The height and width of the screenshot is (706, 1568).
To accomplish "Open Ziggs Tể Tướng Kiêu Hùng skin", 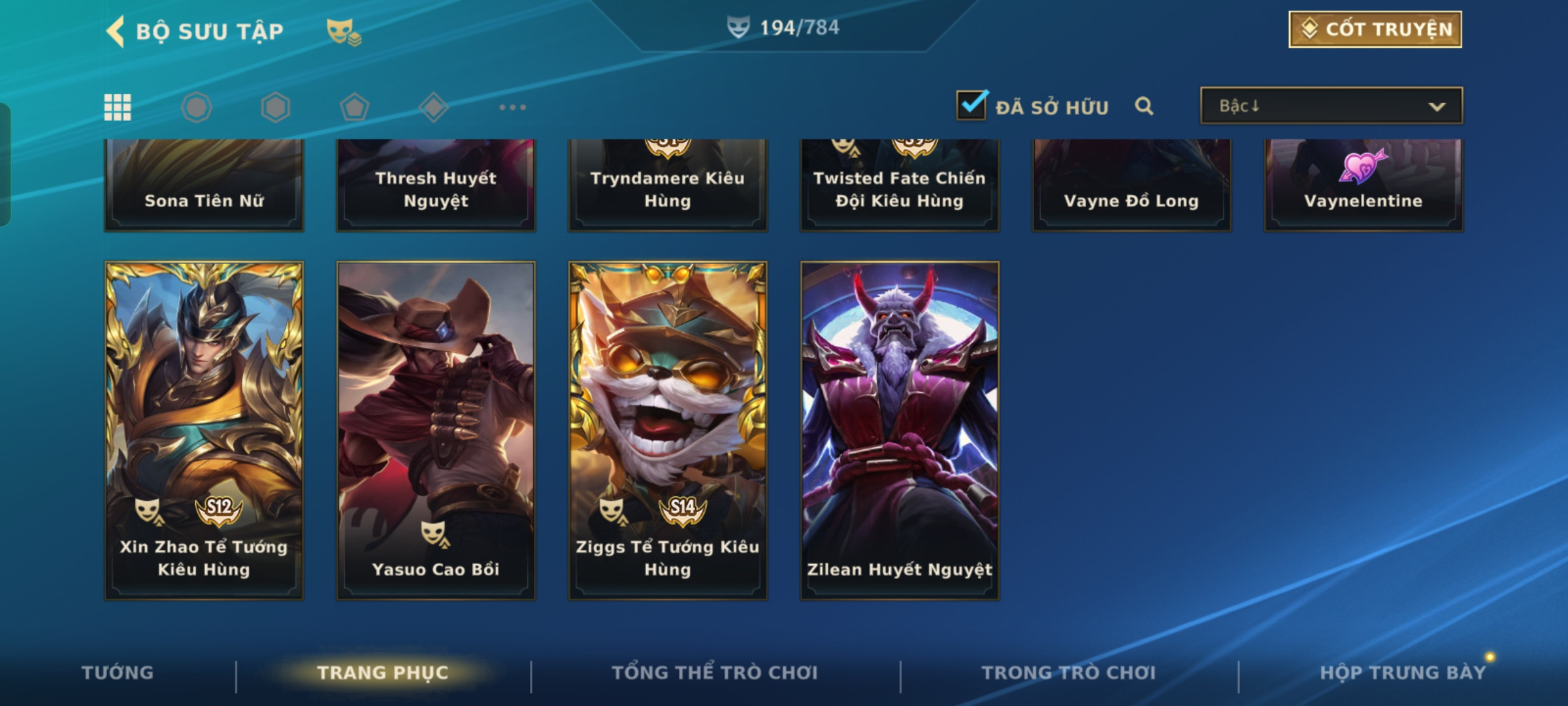I will coord(668,430).
